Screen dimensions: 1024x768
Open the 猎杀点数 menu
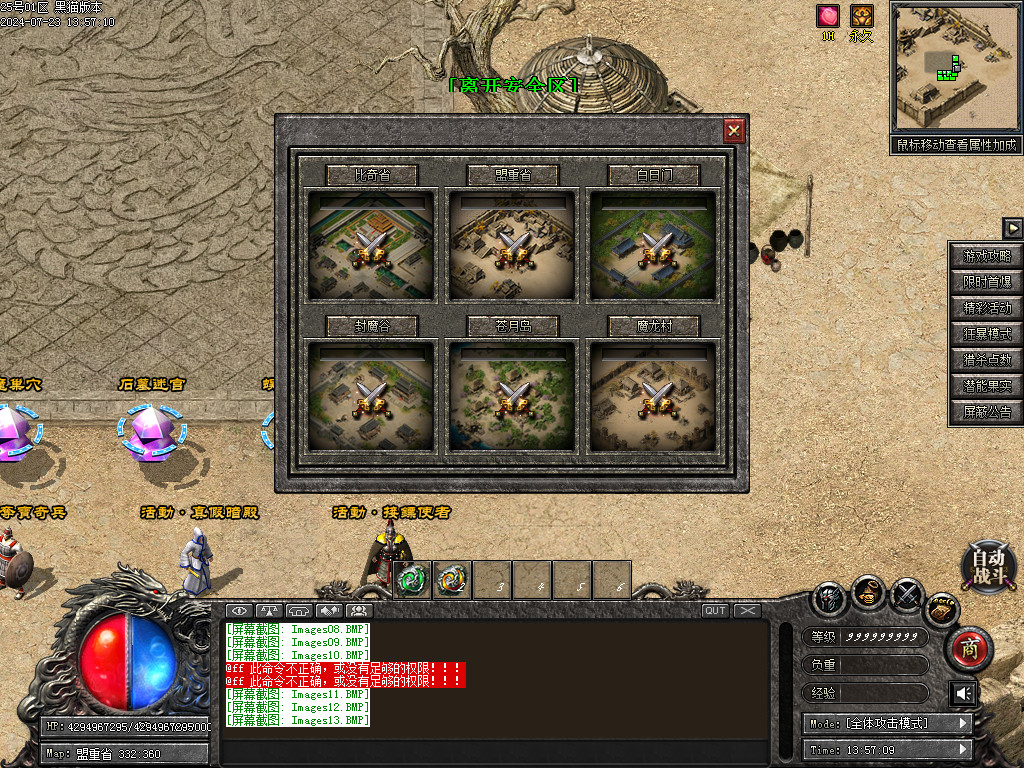986,360
